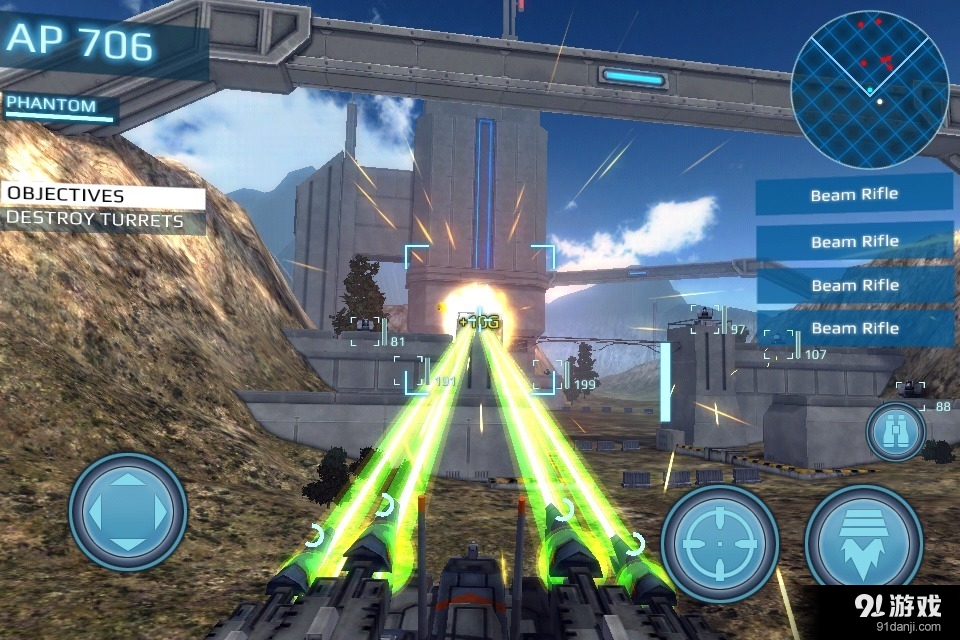Tap the crosshair fire button

[x=719, y=543]
